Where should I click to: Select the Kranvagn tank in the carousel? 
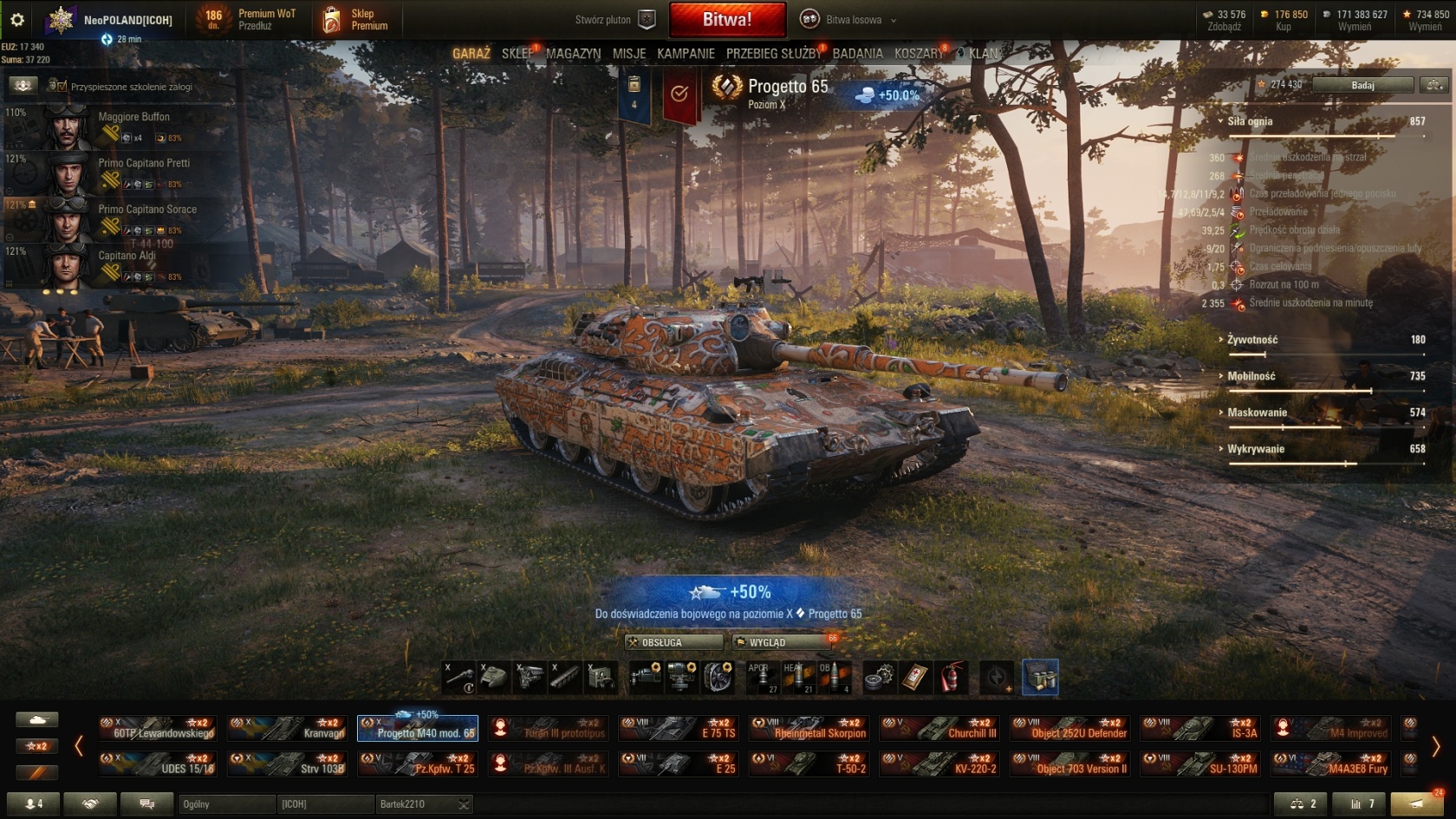click(288, 728)
